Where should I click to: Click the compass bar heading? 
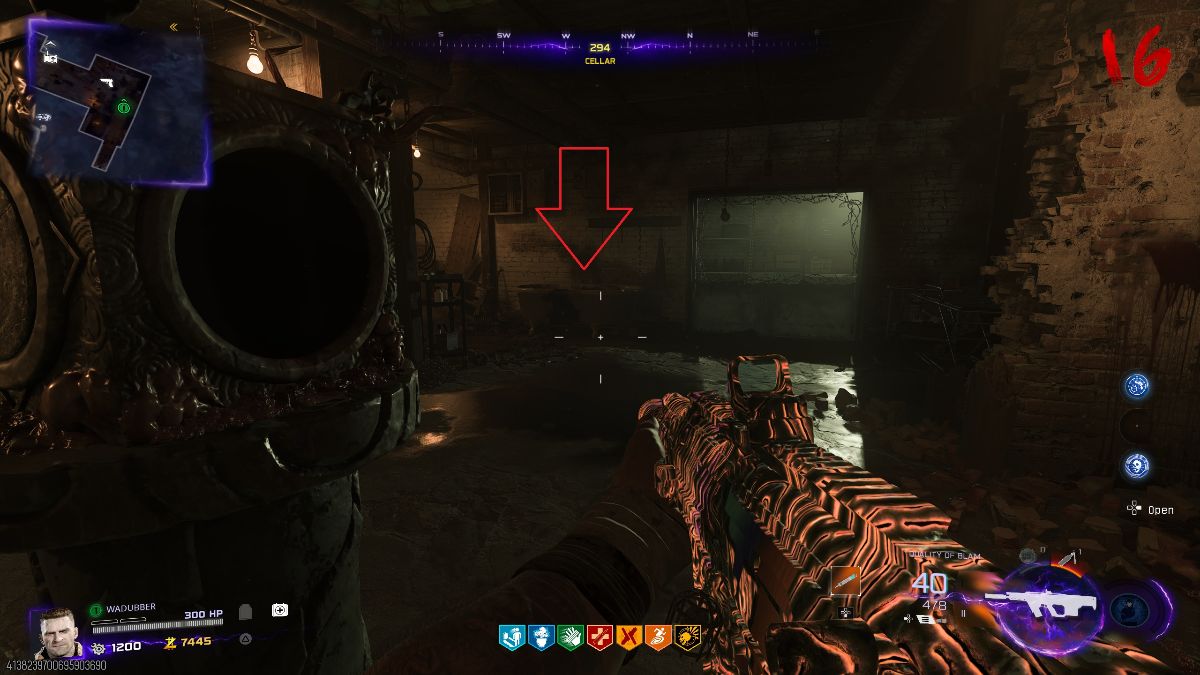coord(600,47)
